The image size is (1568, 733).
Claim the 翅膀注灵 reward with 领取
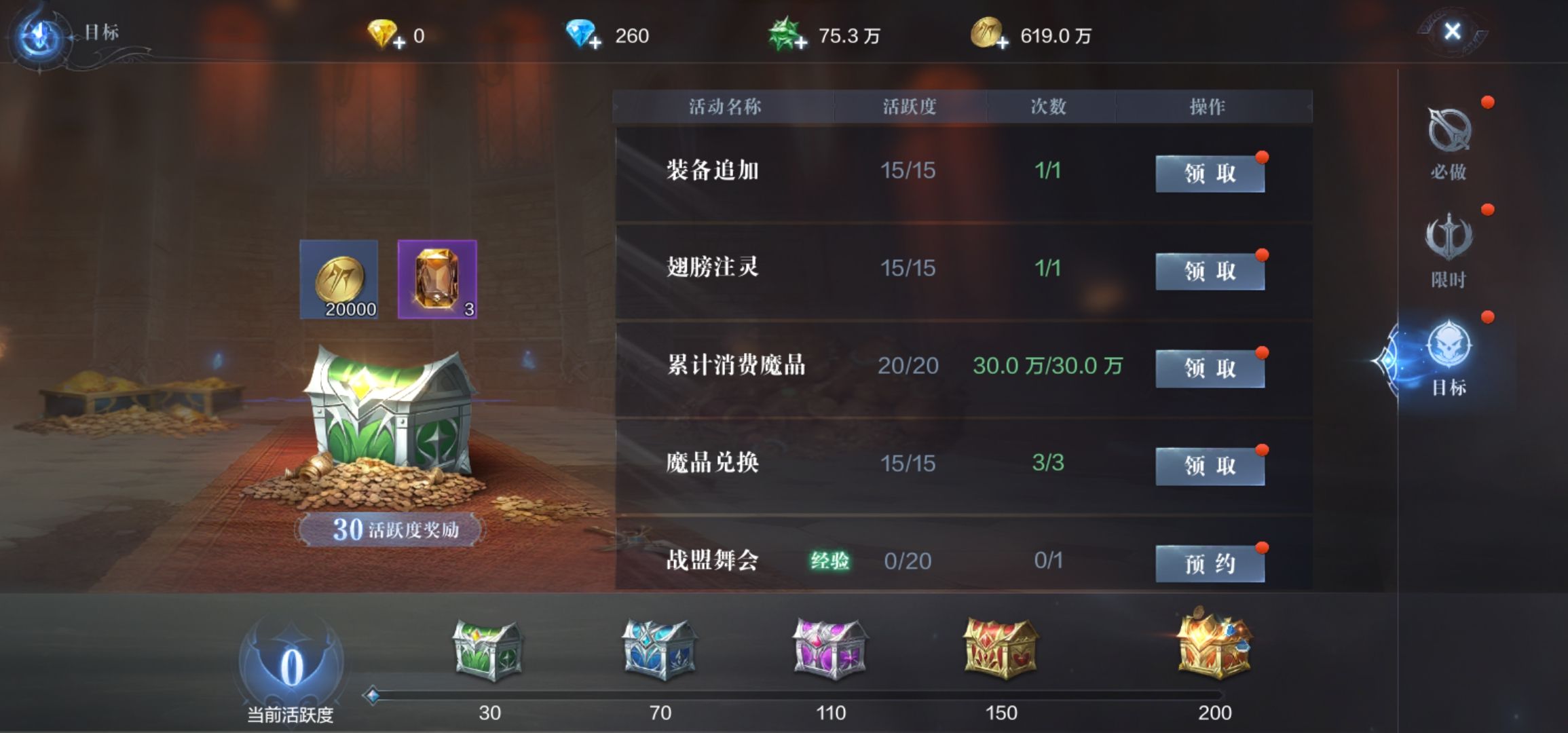click(1210, 269)
